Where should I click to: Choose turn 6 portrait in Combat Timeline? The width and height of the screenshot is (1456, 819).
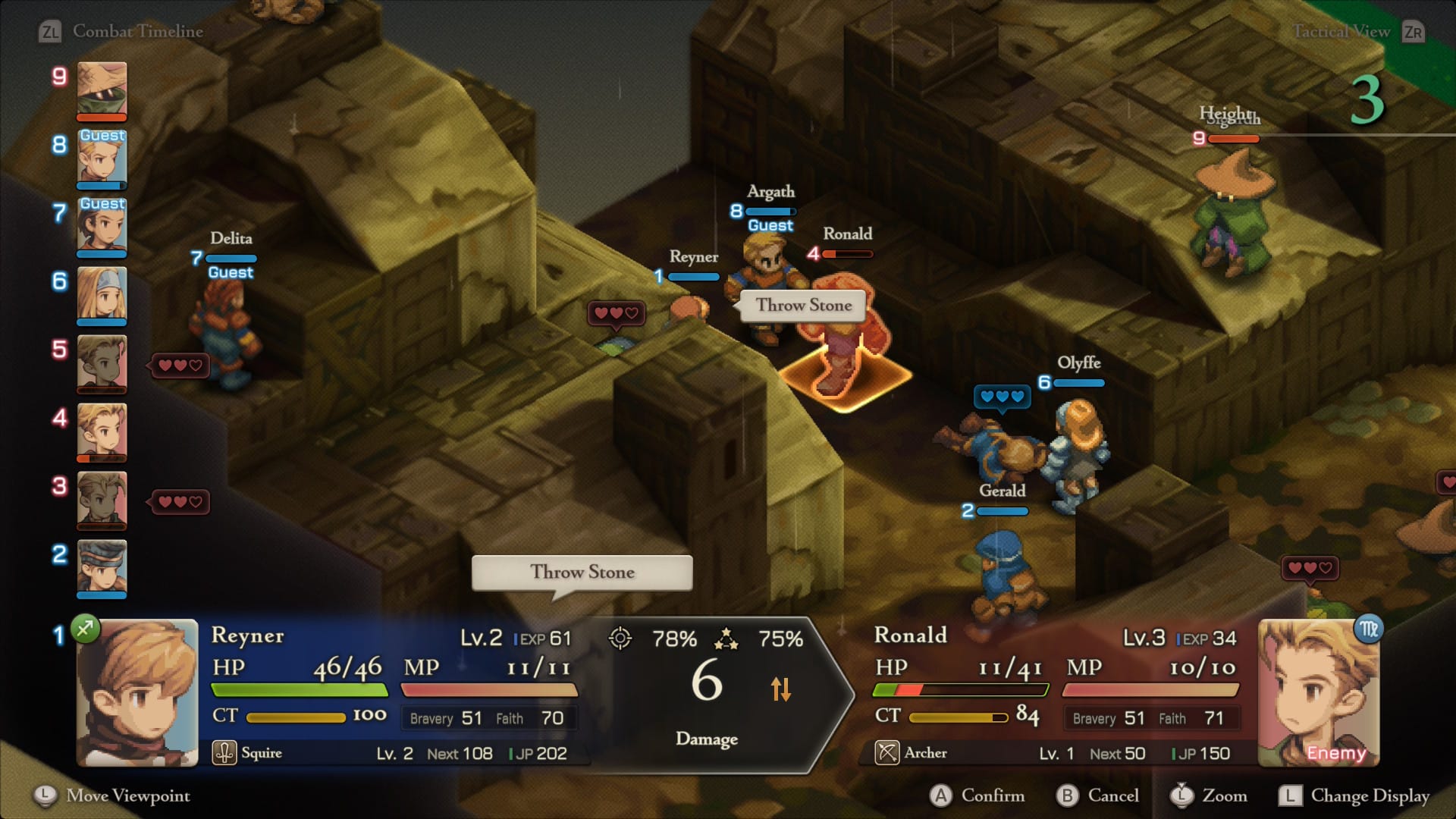[x=102, y=294]
